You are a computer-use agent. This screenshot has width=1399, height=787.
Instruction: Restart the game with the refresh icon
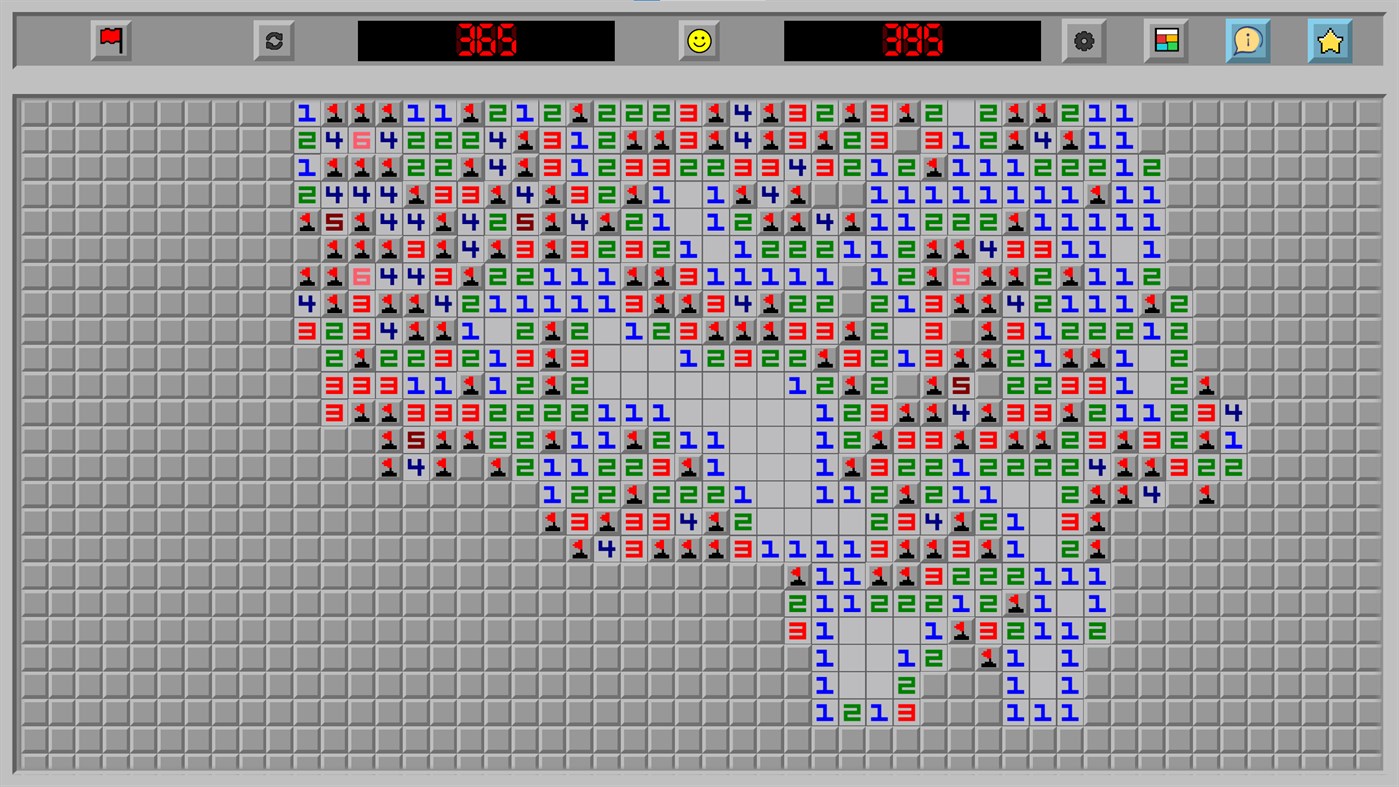coord(273,41)
